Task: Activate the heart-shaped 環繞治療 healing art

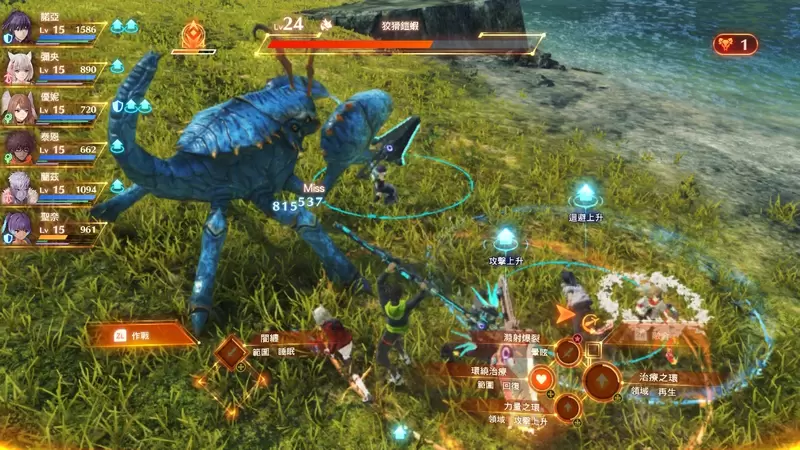Action: pyautogui.click(x=541, y=379)
